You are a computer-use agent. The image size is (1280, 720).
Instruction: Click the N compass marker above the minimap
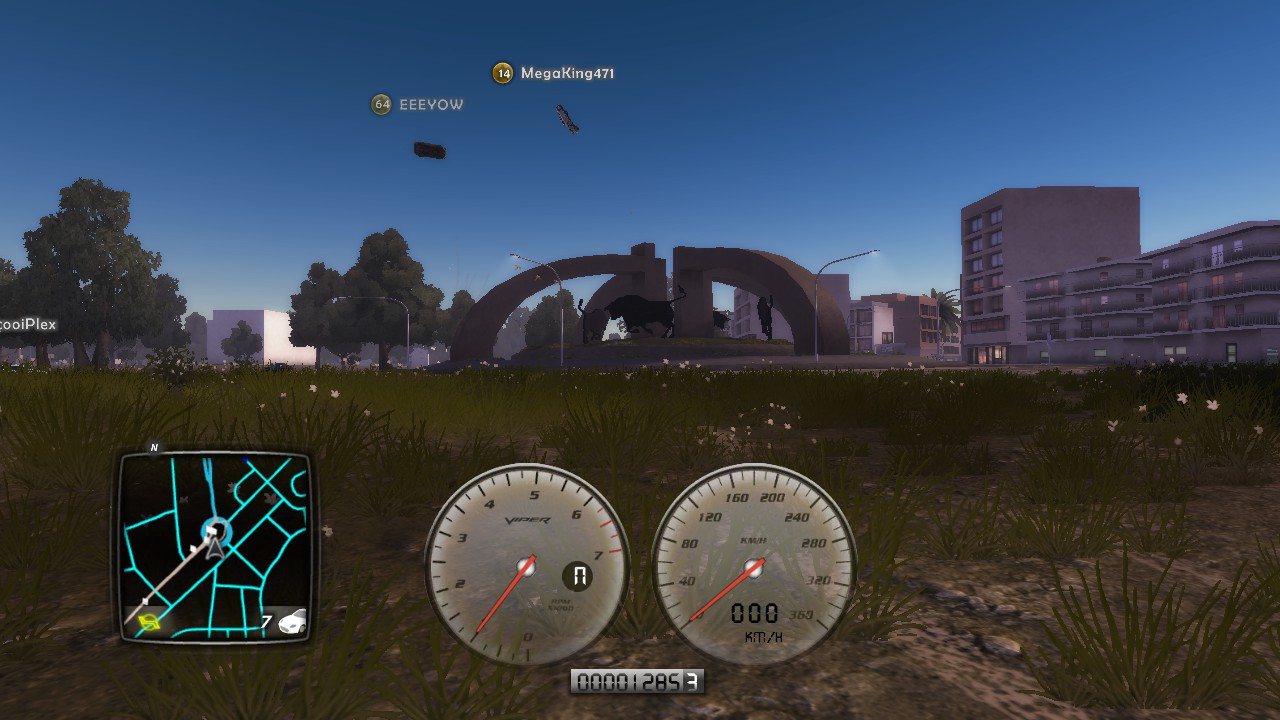pyautogui.click(x=154, y=448)
